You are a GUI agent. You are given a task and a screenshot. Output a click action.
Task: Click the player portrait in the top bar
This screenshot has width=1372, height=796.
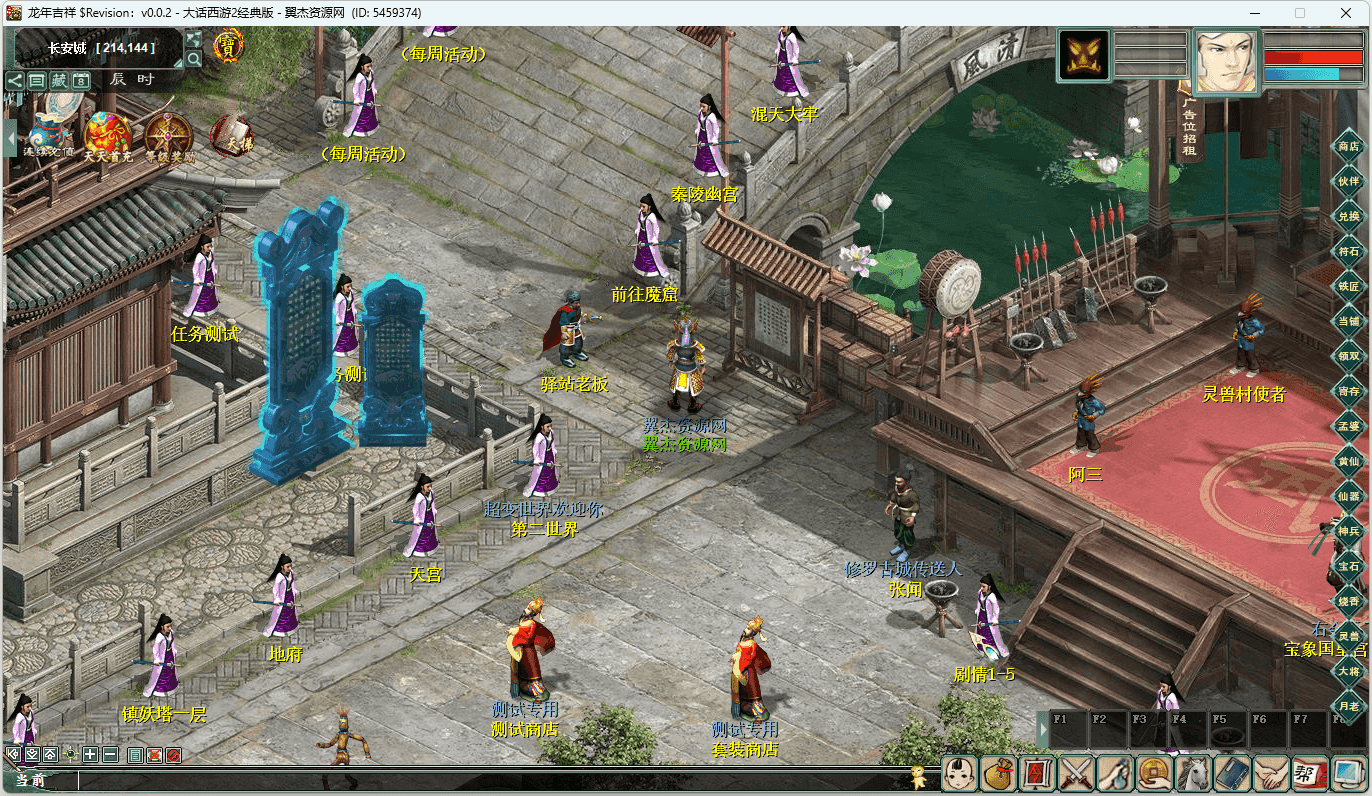tap(1227, 62)
